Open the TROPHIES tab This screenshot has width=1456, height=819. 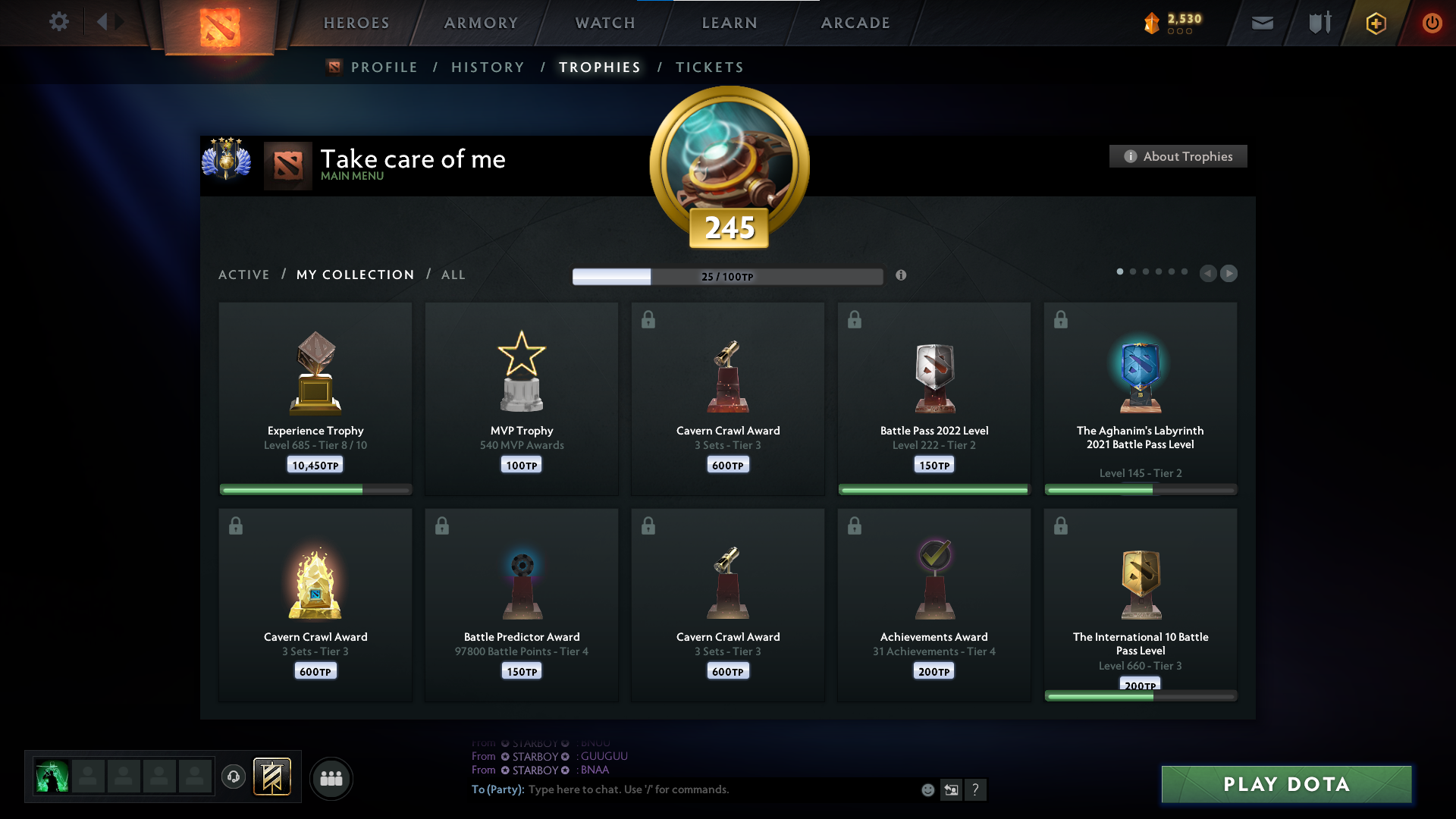(x=599, y=67)
